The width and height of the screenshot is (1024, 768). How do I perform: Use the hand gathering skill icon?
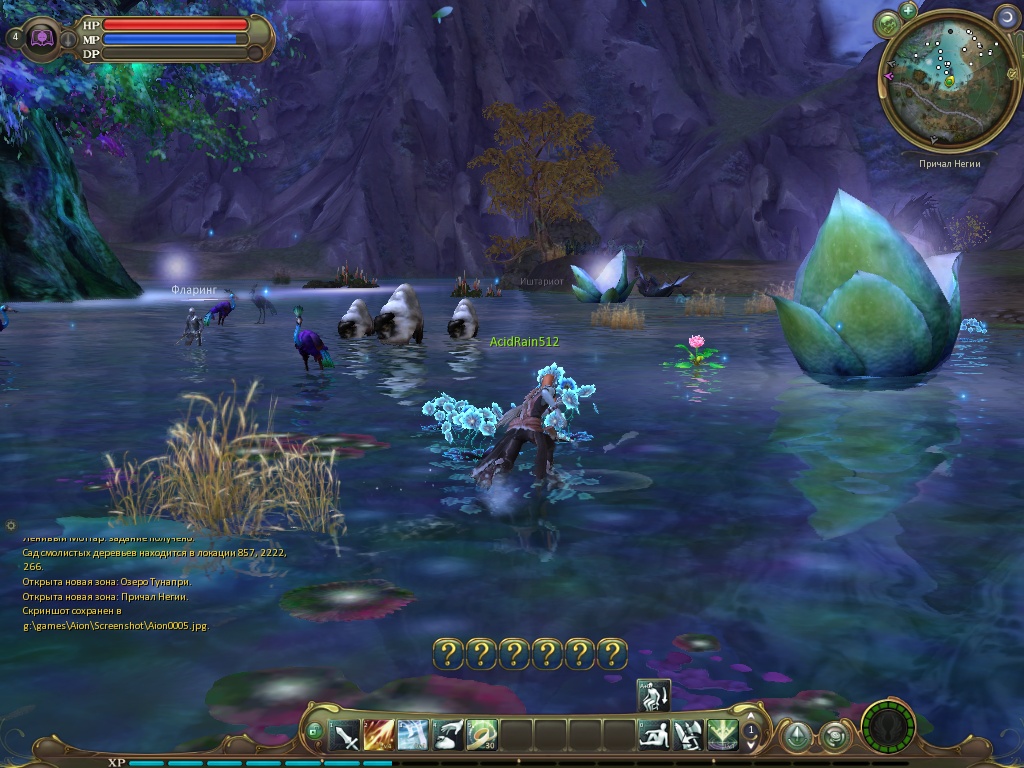pyautogui.click(x=447, y=736)
